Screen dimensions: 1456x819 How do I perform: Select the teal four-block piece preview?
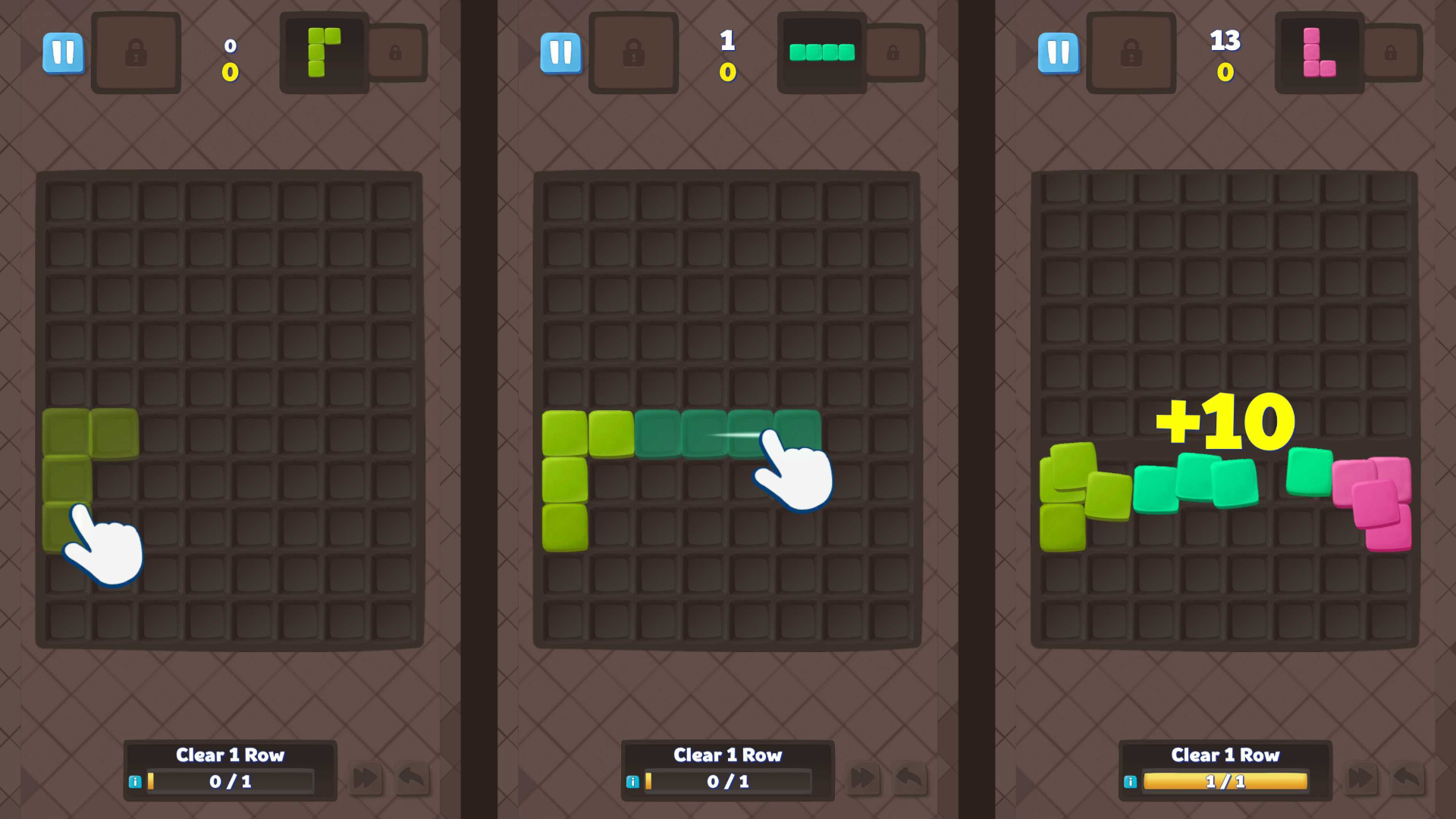821,53
